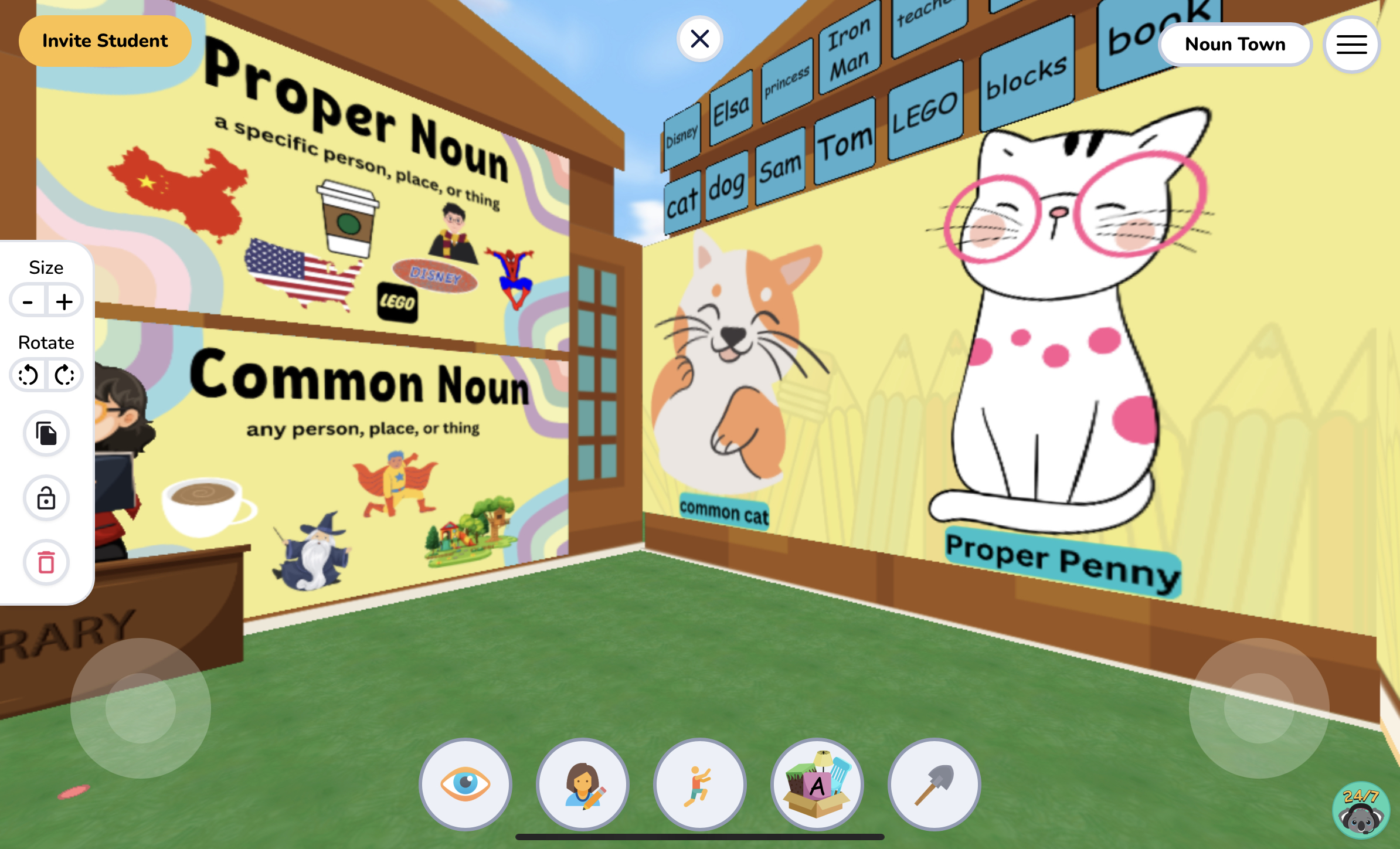Select the shovel terrain tool
This screenshot has height=849, width=1400.
point(934,785)
